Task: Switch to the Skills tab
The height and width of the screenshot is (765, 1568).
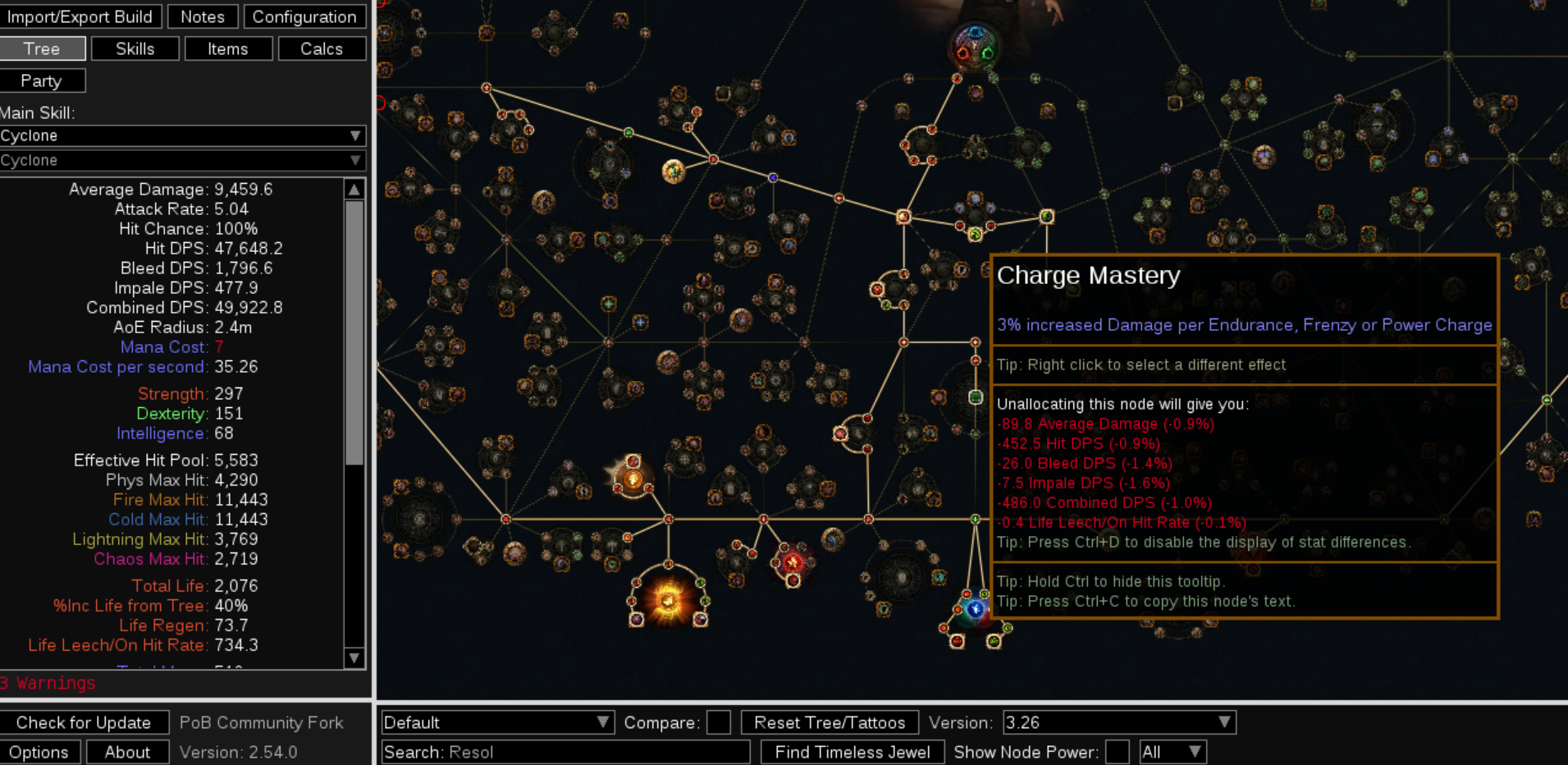Action: pyautogui.click(x=135, y=48)
